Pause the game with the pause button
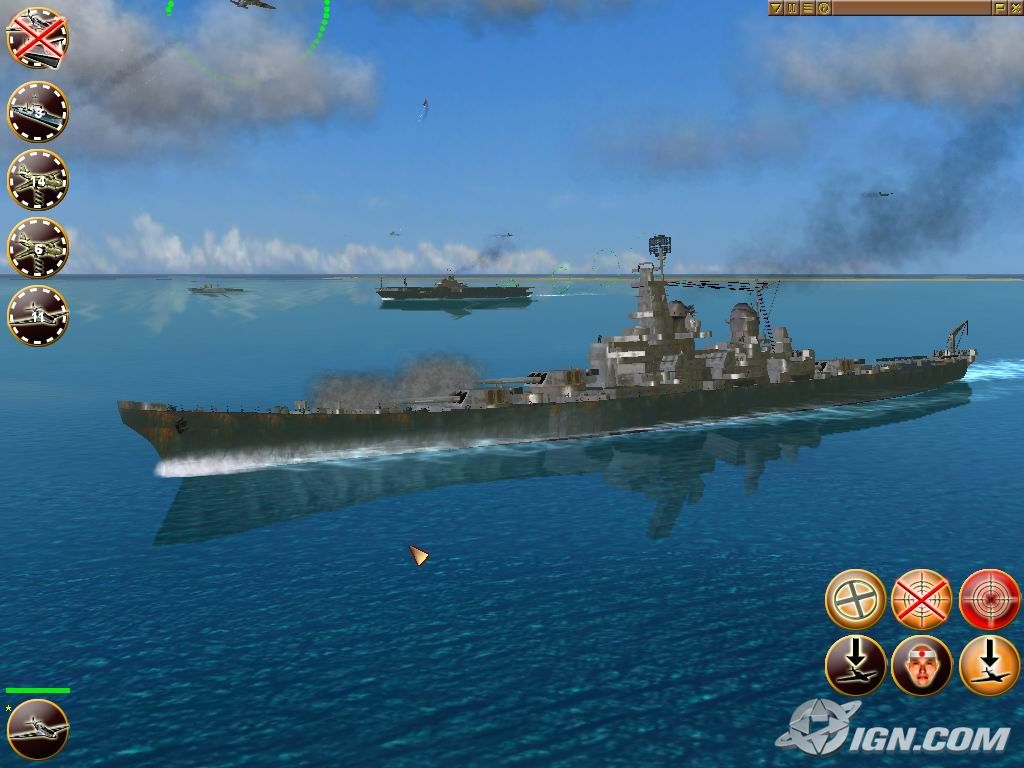The image size is (1024, 768). [x=792, y=8]
